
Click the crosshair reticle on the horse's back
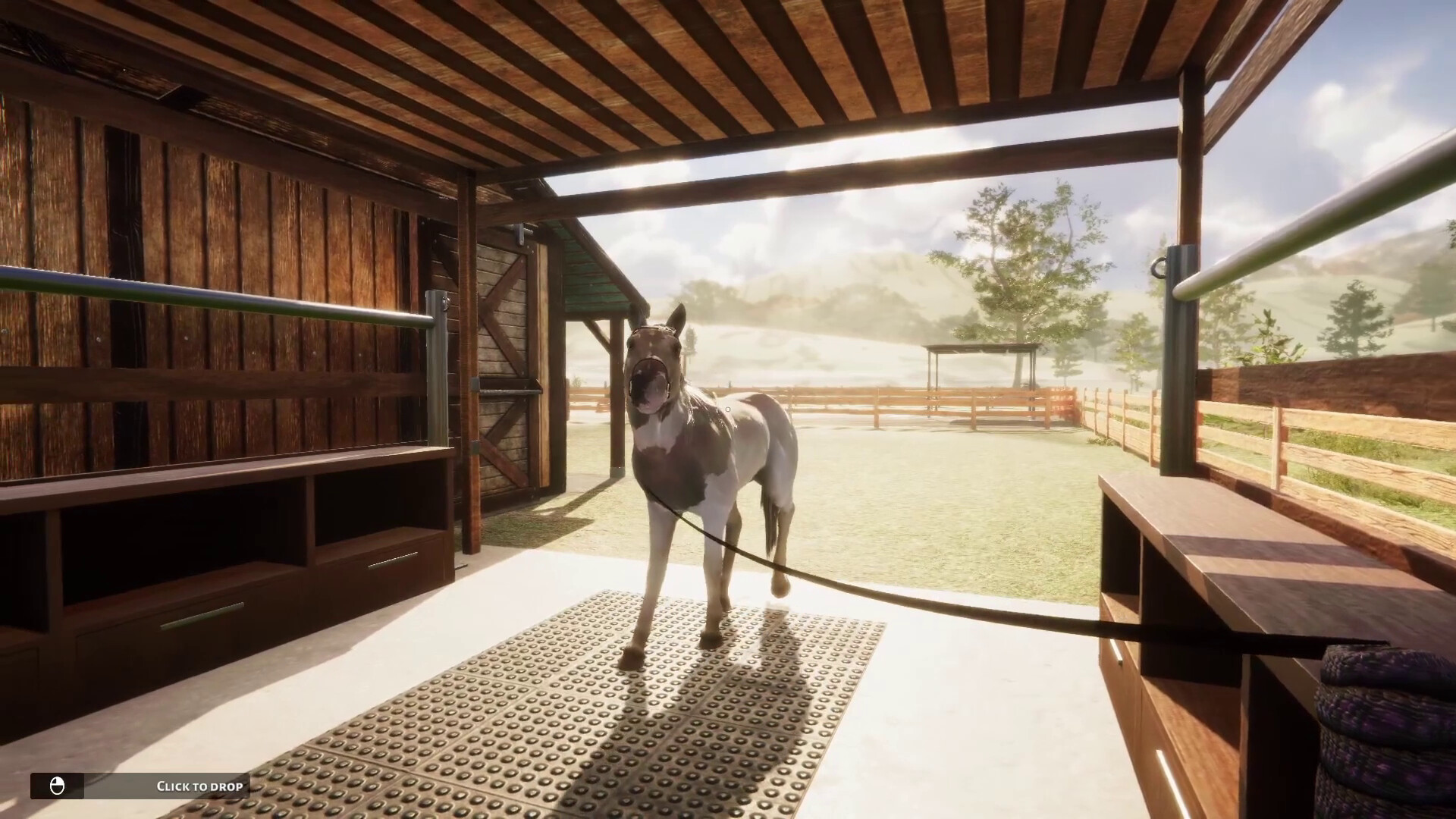727,409
